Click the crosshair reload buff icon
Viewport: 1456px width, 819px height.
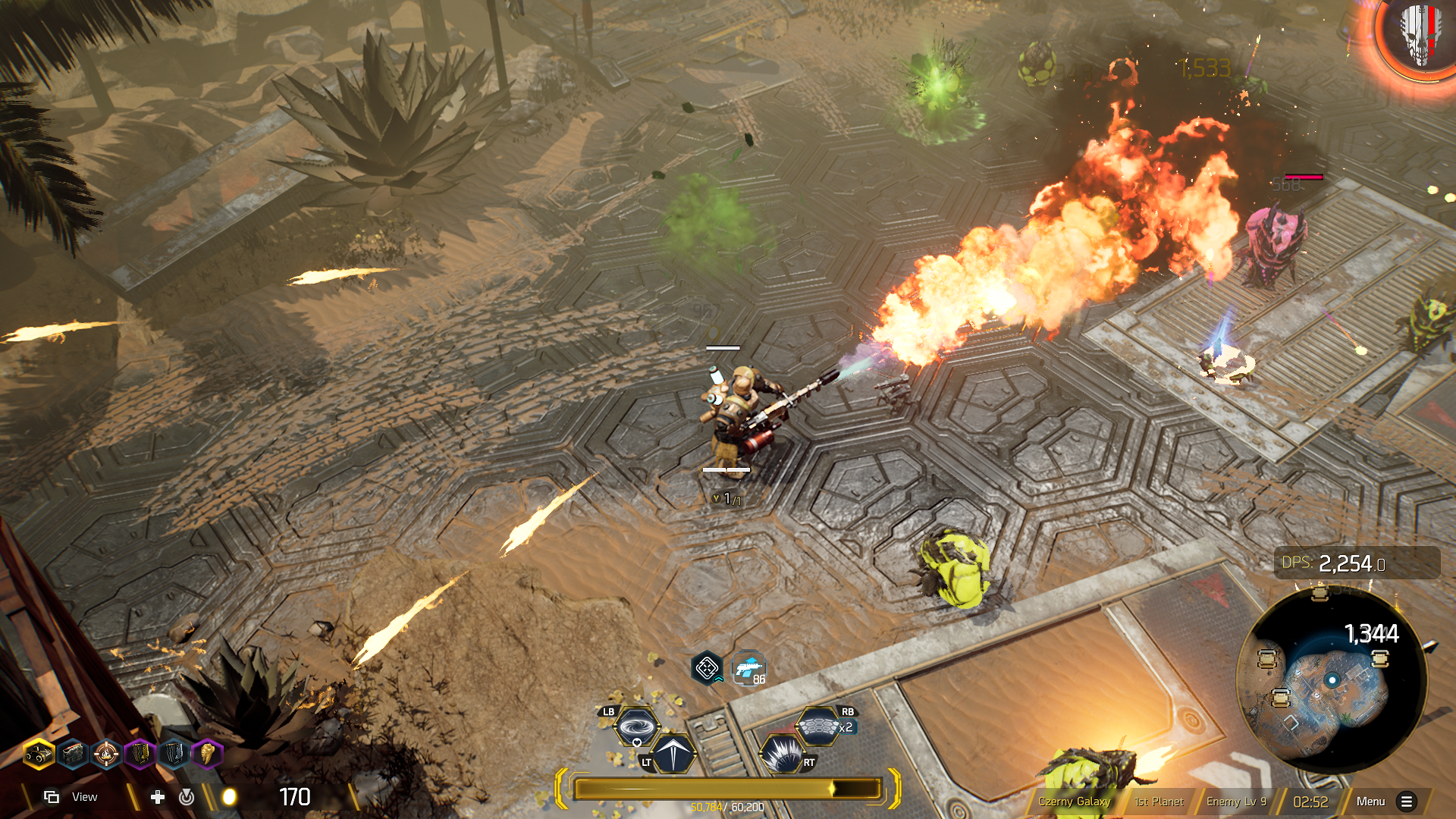[x=707, y=669]
